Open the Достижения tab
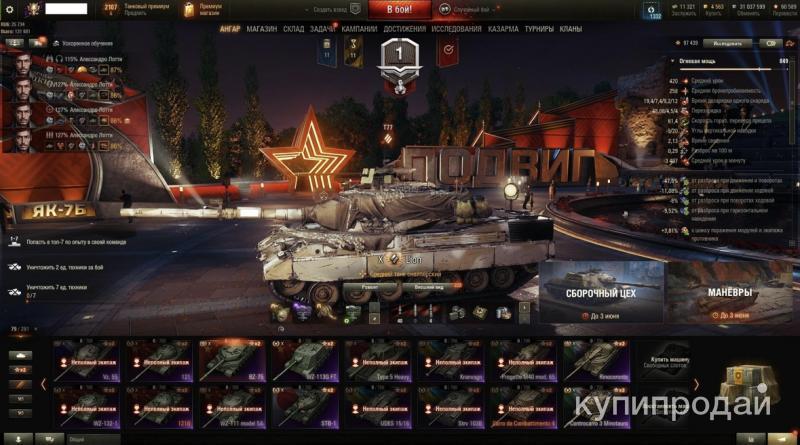 (x=405, y=29)
